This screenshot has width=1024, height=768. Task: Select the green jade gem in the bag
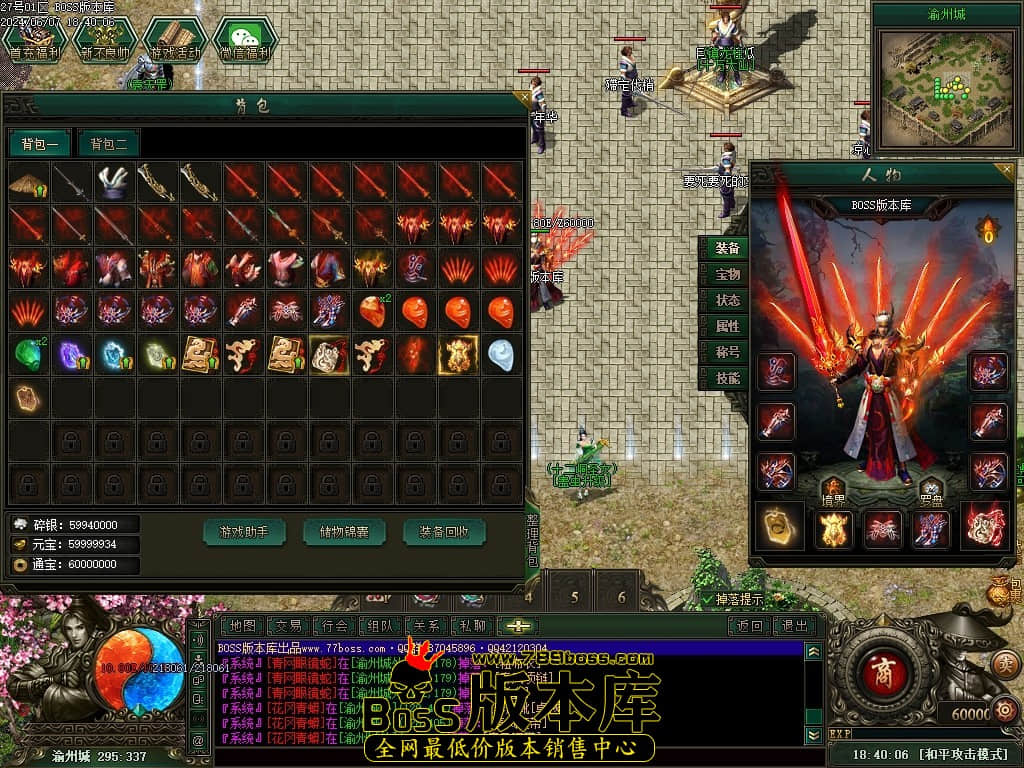pyautogui.click(x=28, y=354)
